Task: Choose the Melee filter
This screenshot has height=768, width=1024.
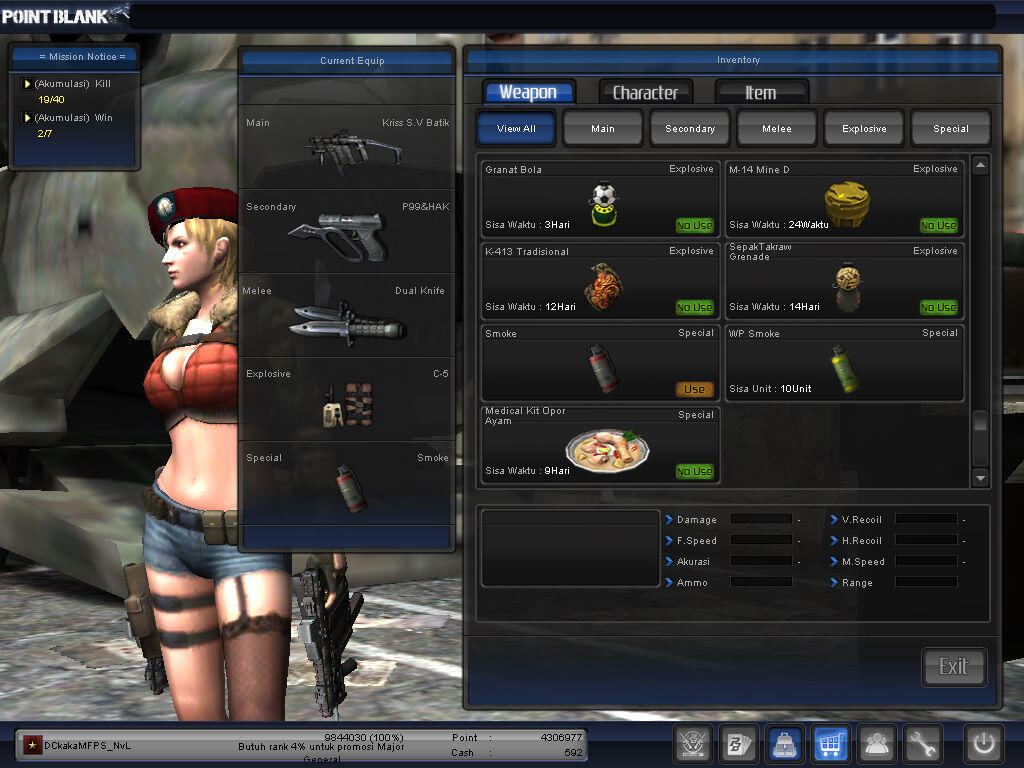Action: (777, 128)
